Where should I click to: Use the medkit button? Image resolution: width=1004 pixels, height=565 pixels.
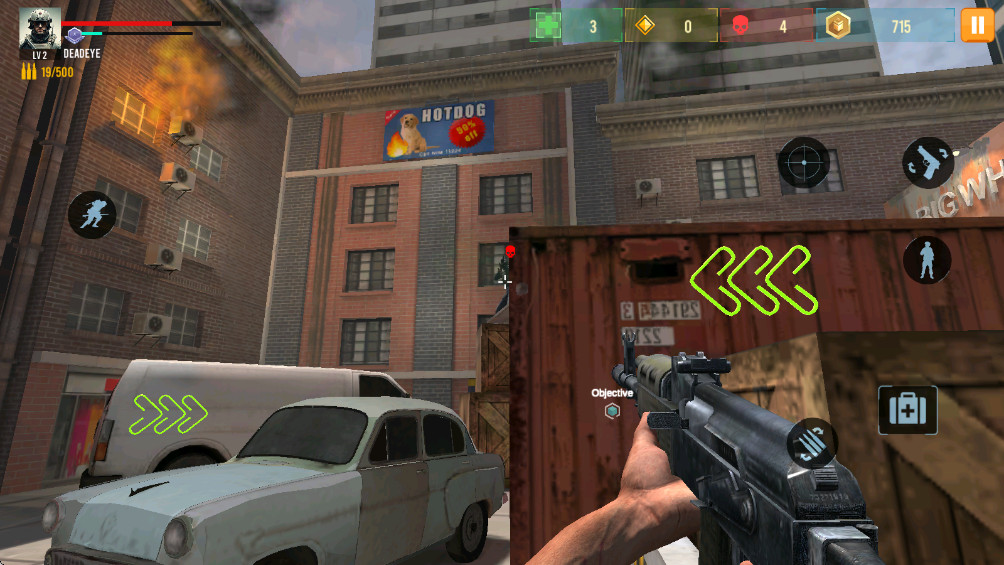pos(907,410)
